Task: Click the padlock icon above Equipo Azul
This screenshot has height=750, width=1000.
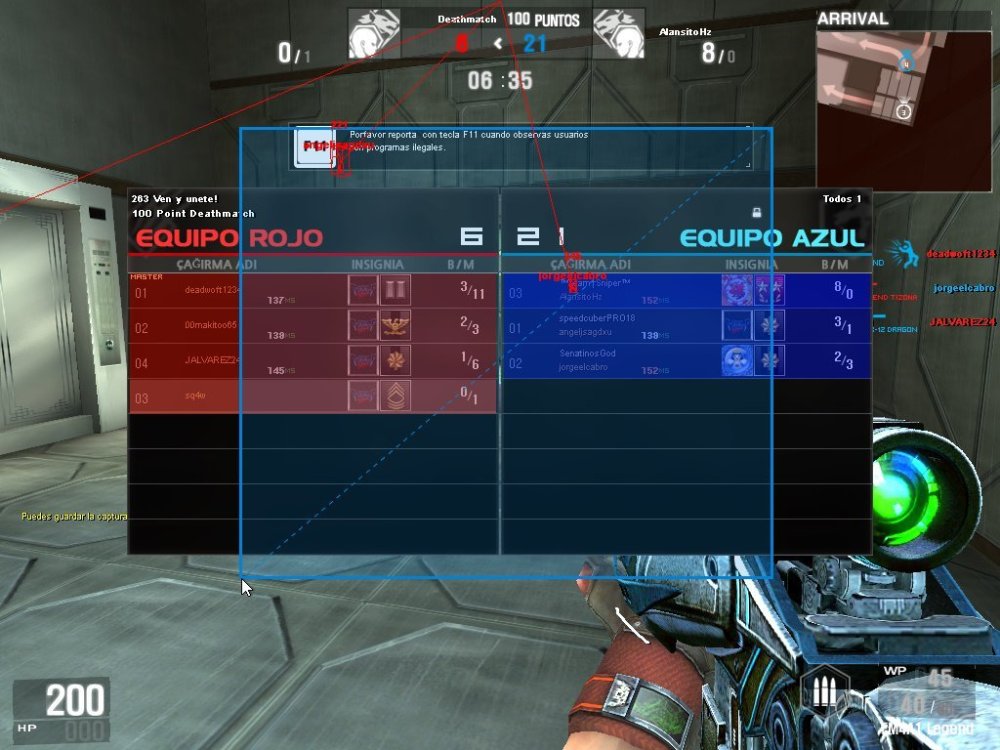Action: [761, 212]
